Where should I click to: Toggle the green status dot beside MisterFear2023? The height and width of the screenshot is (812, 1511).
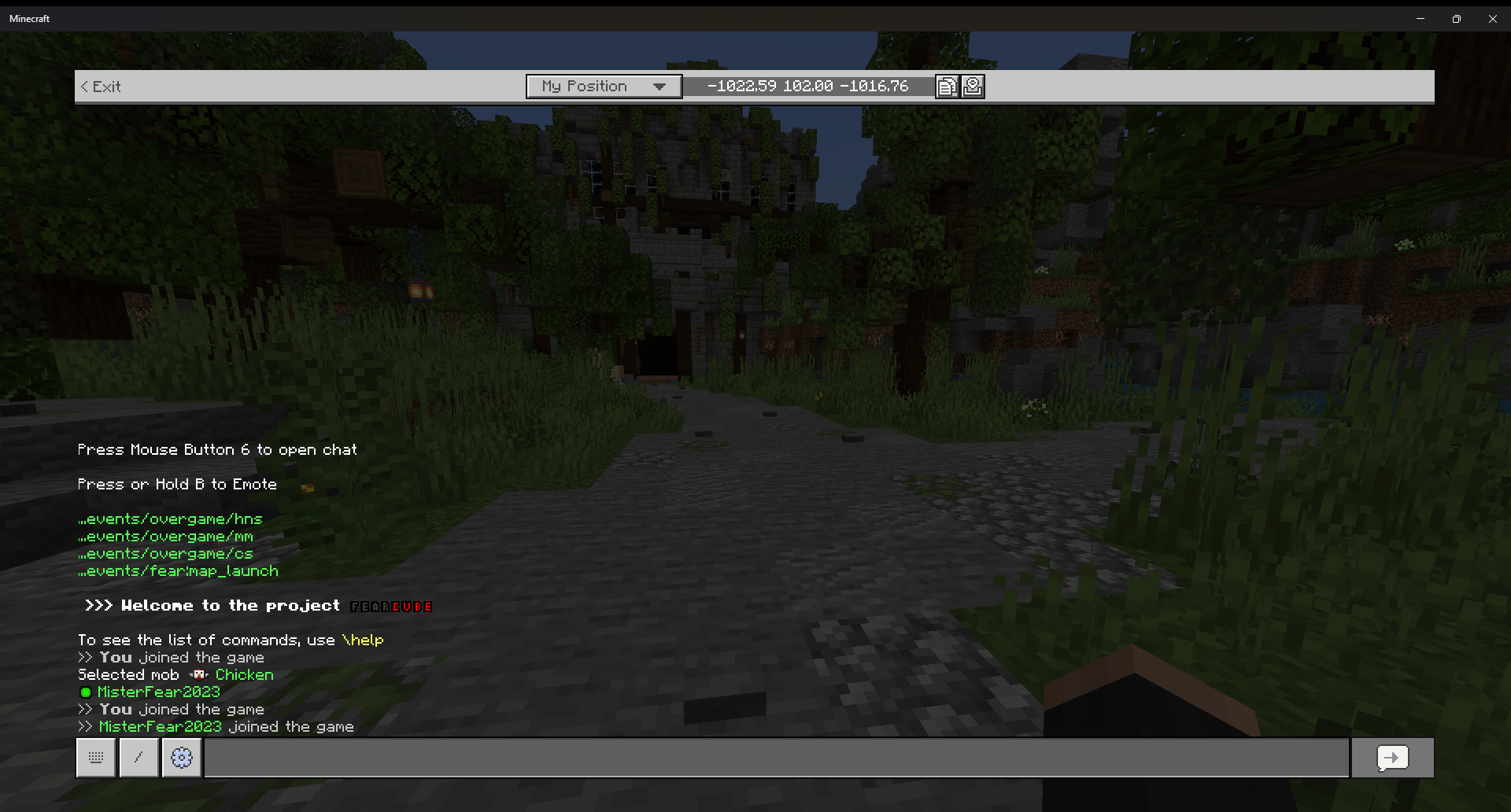click(x=85, y=692)
